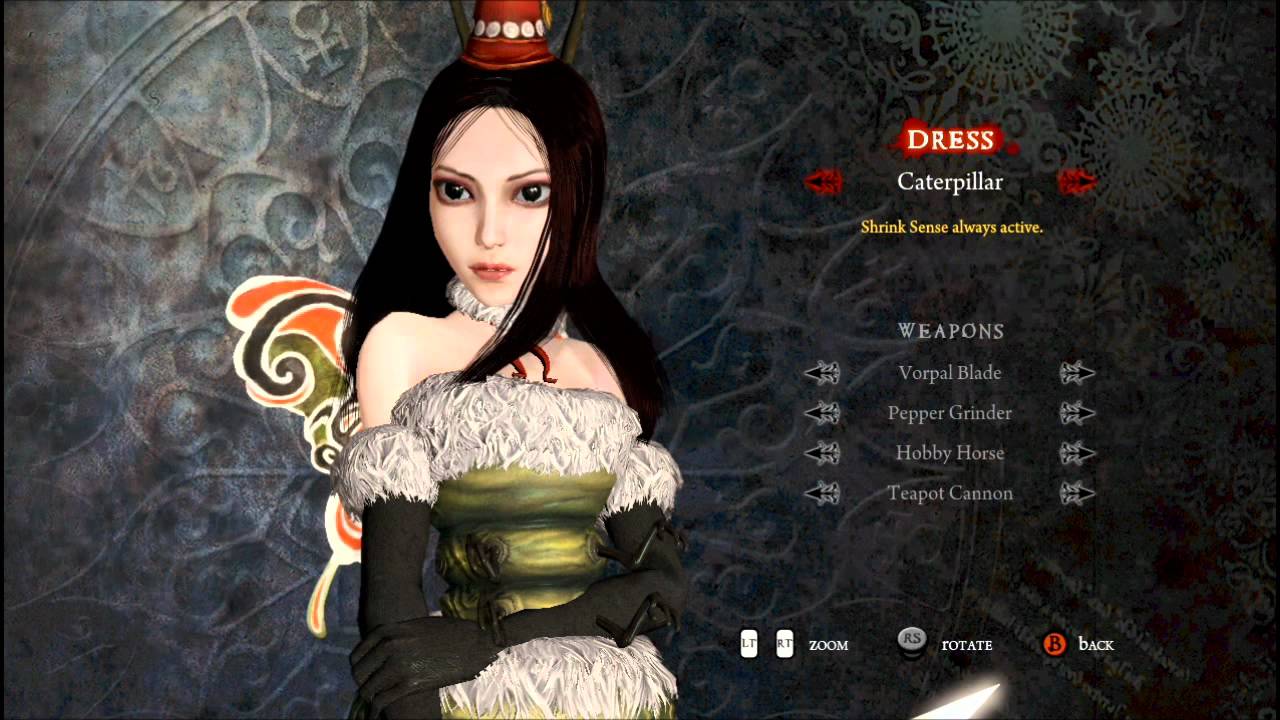
Task: Cycle to the next Teapot Cannon skin
Action: point(1078,493)
